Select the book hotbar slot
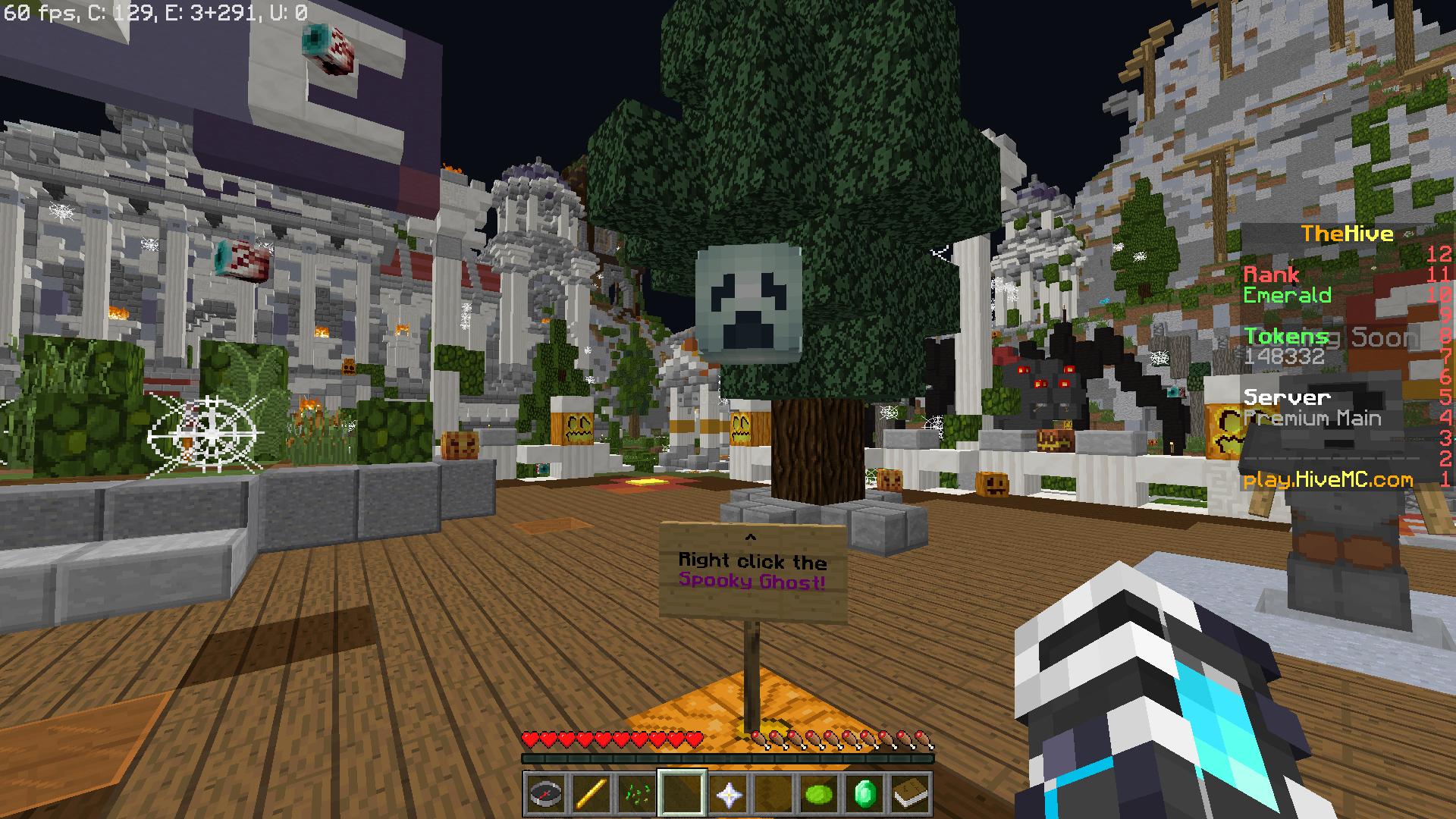This screenshot has height=819, width=1456. click(910, 794)
